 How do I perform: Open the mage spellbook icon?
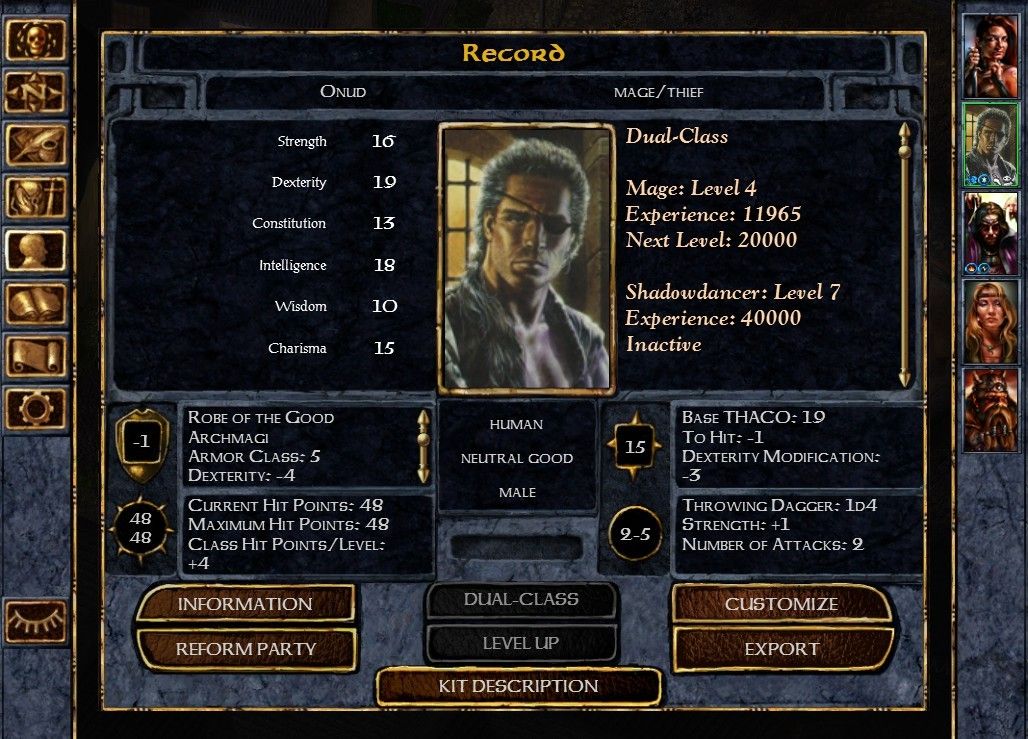coord(36,303)
